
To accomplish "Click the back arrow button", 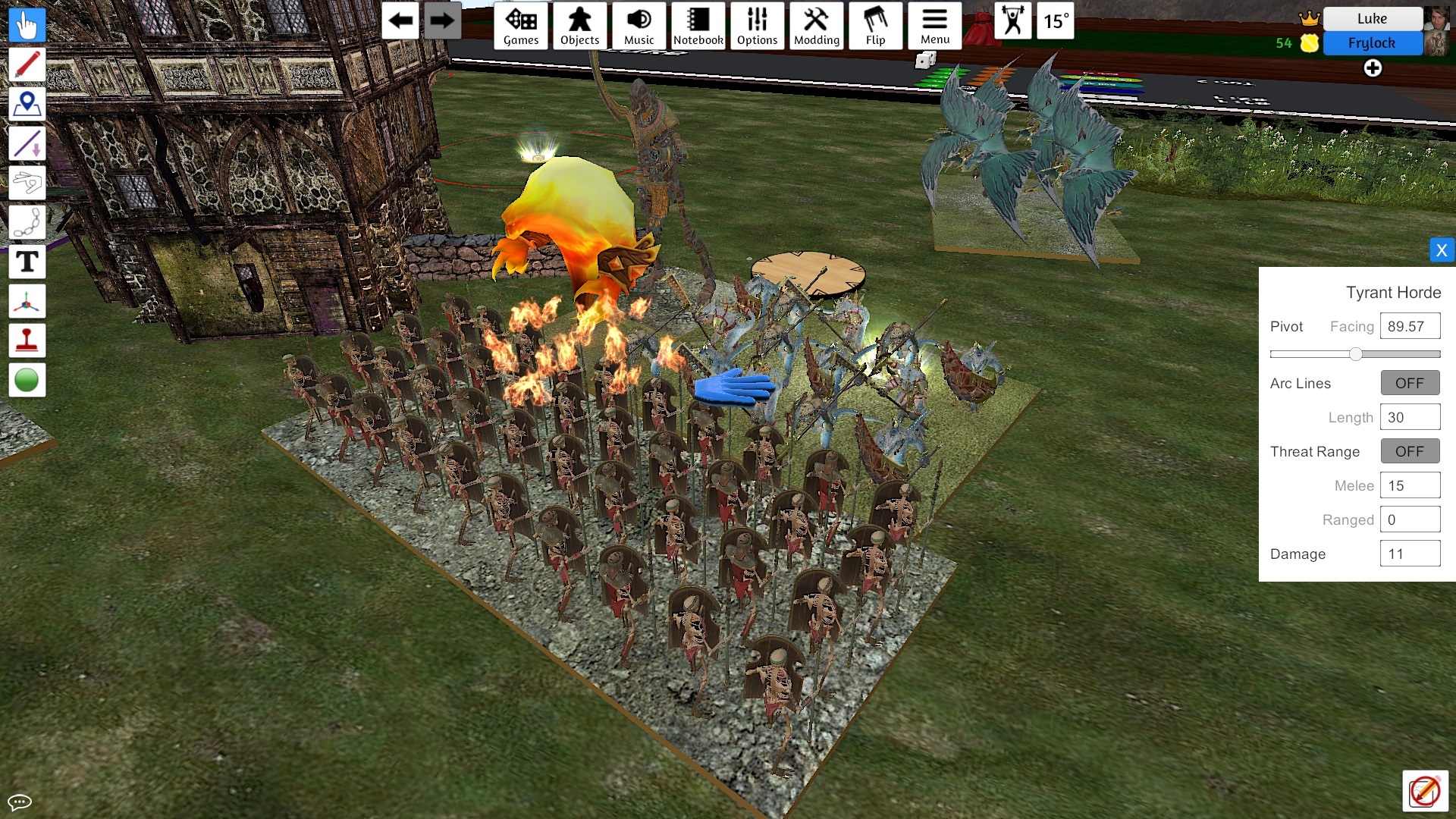I will (400, 21).
